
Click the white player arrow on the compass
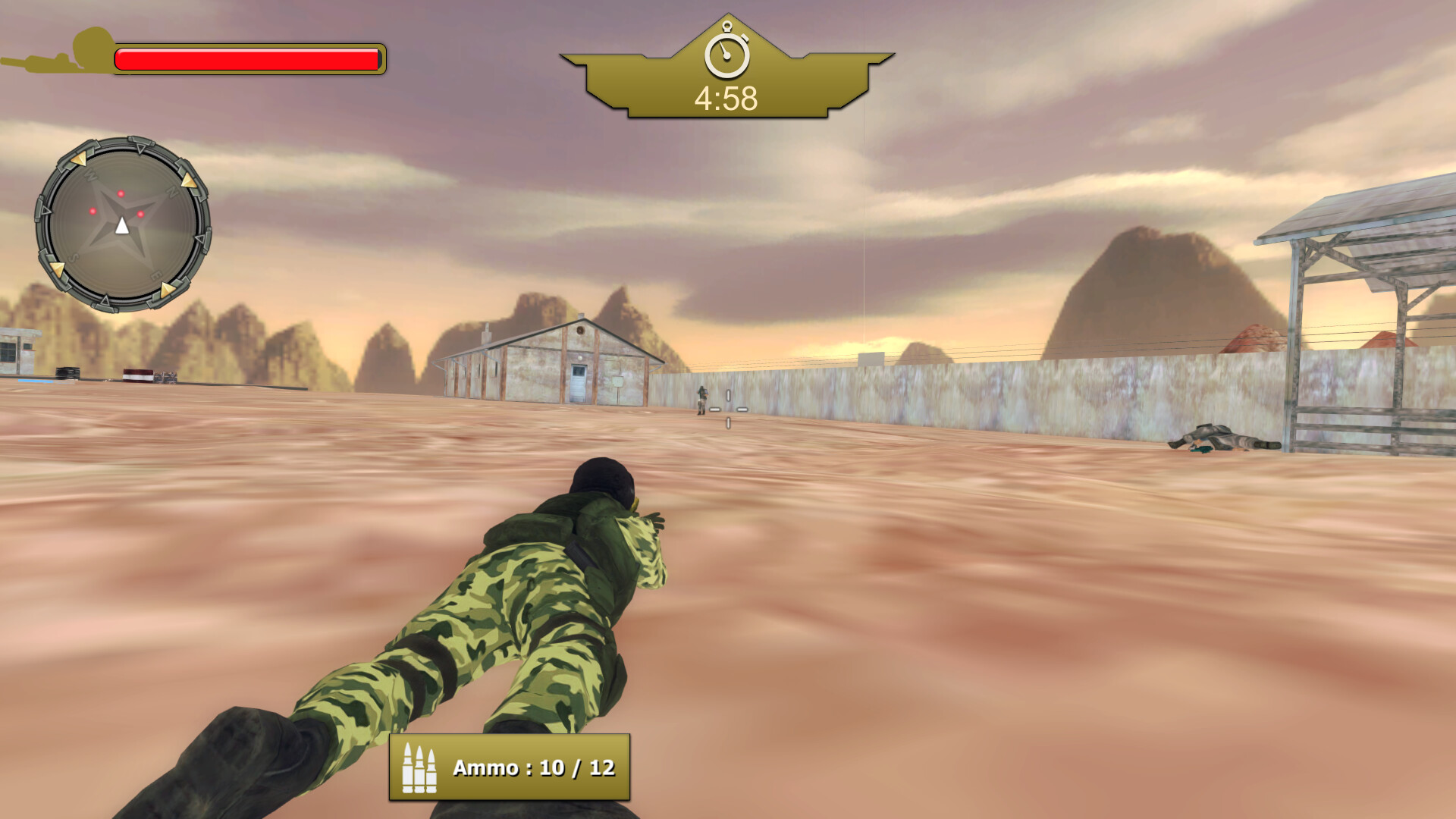tap(121, 224)
